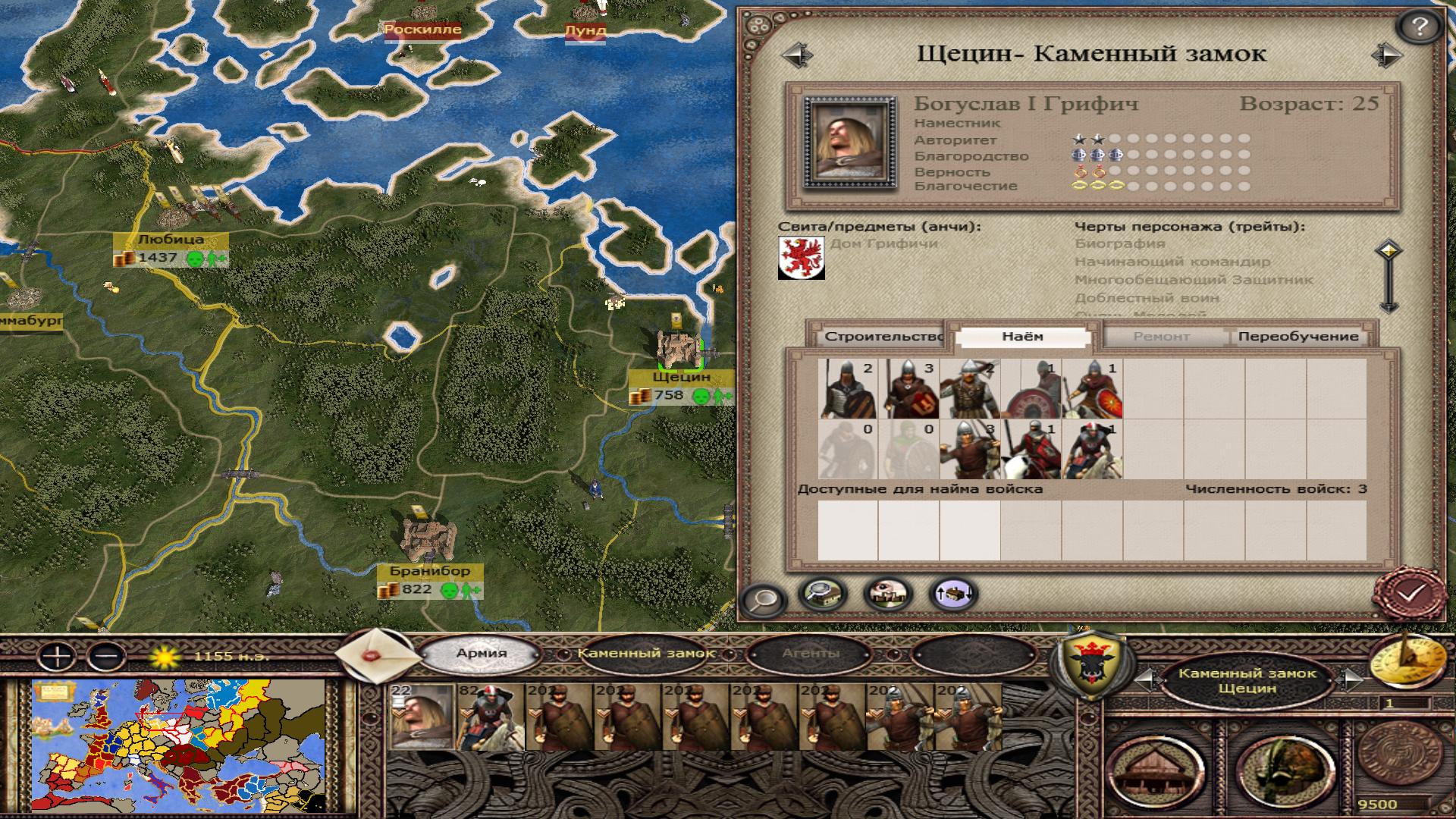This screenshot has height=819, width=1456.
Task: Confirm with the red wax seal checkmark
Action: [1407, 594]
